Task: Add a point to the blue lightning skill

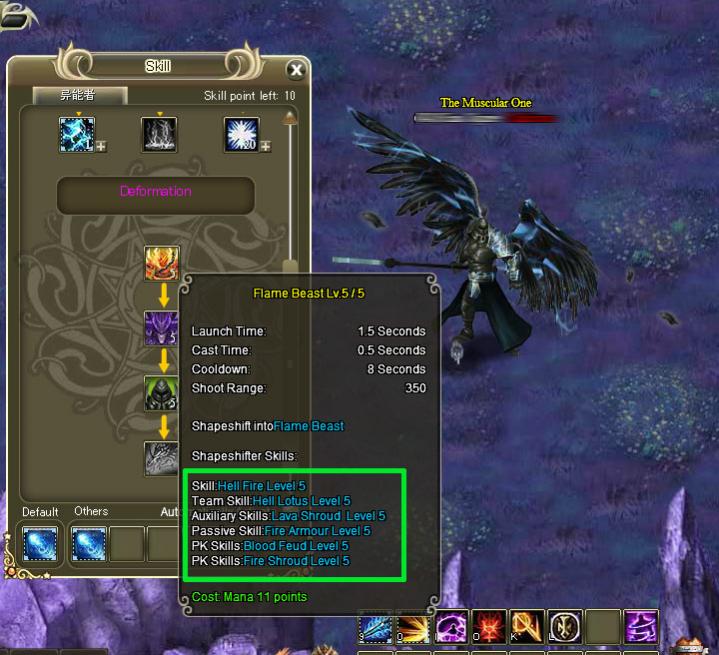Action: click(x=101, y=147)
